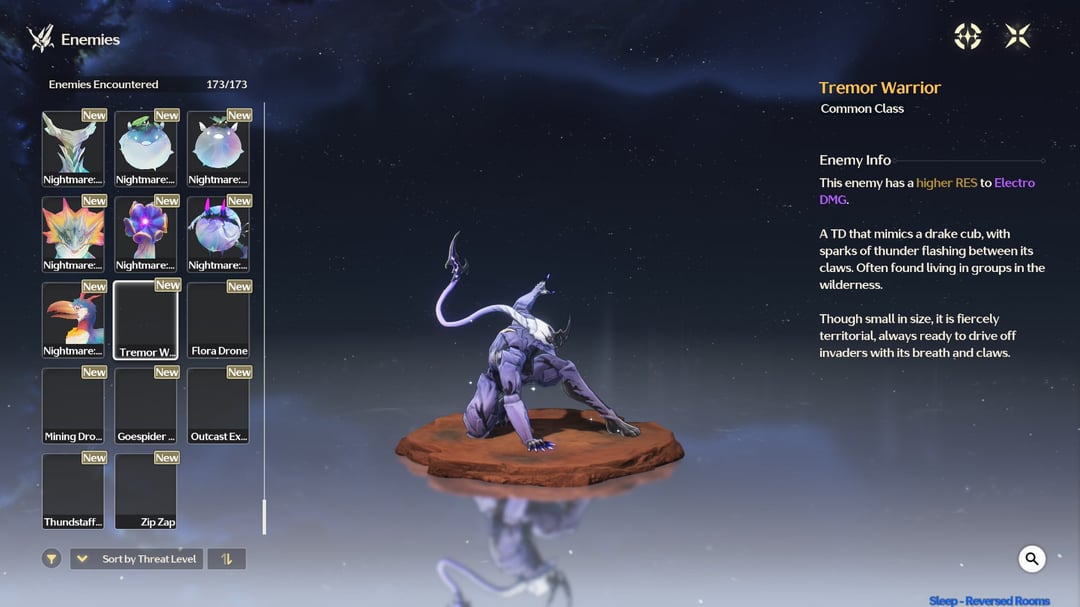Open the enemy filter funnel button
Screen dimensions: 1080x607
pos(52,559)
